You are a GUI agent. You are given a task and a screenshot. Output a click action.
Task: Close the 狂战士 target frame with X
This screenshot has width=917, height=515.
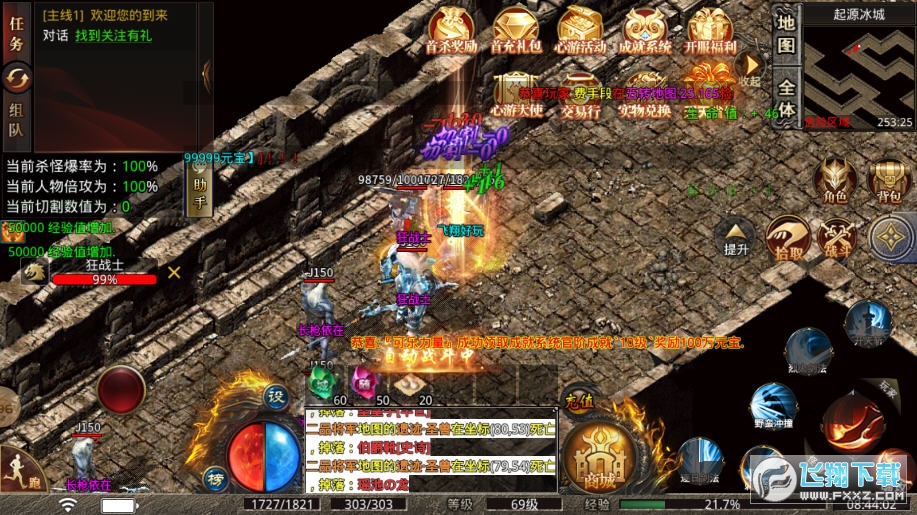tap(174, 271)
